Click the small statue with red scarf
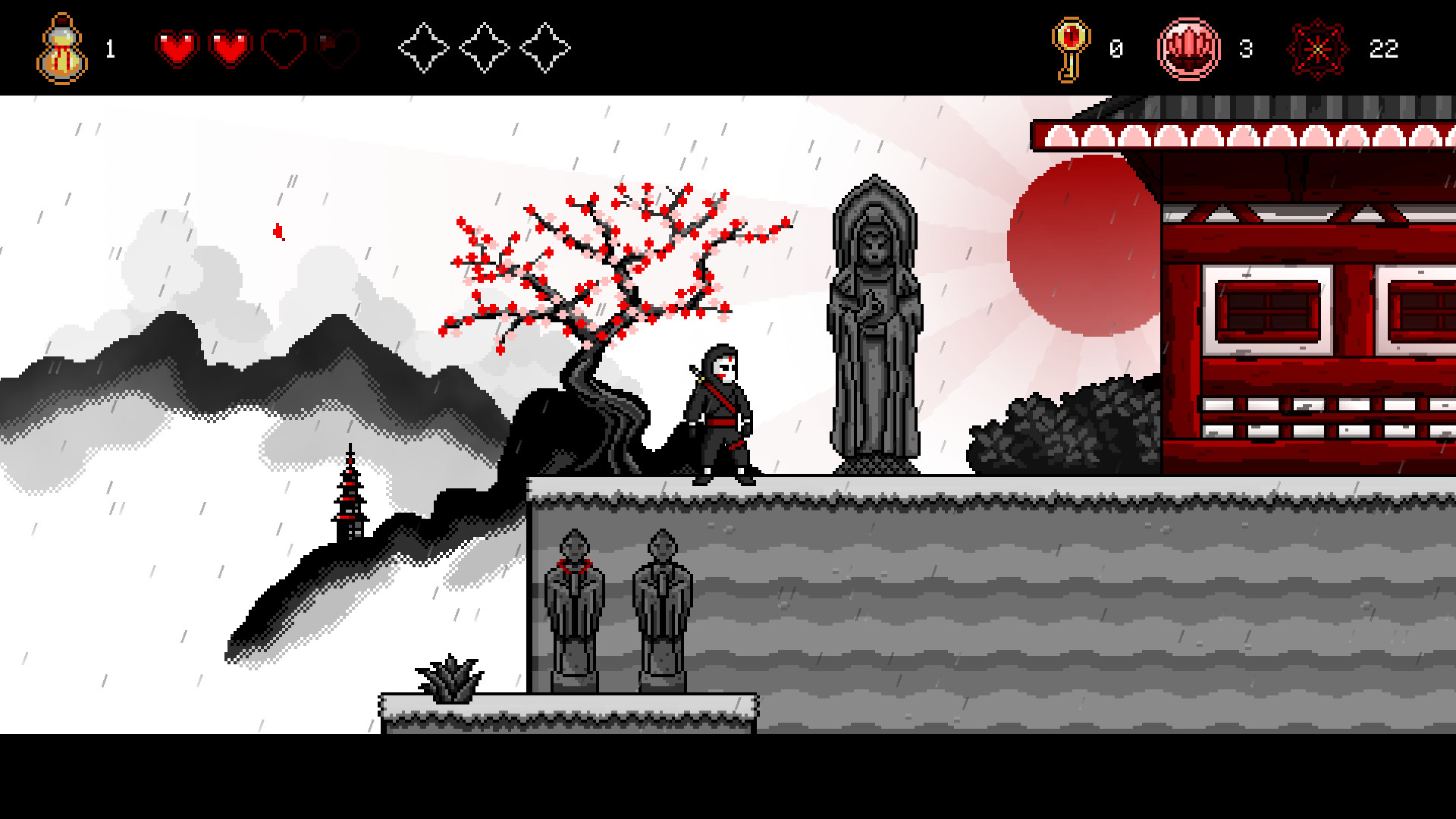The width and height of the screenshot is (1456, 819). point(575,599)
